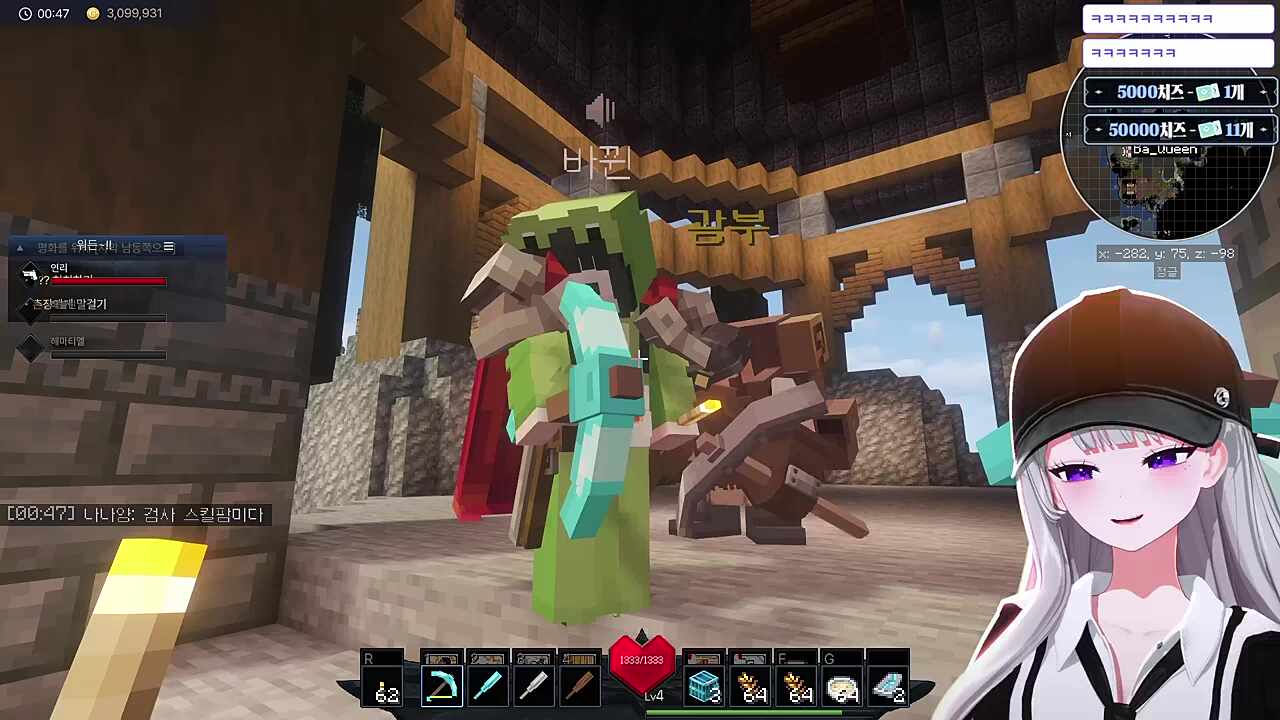Select the 헤마타일 quest tracker entry

(68, 342)
